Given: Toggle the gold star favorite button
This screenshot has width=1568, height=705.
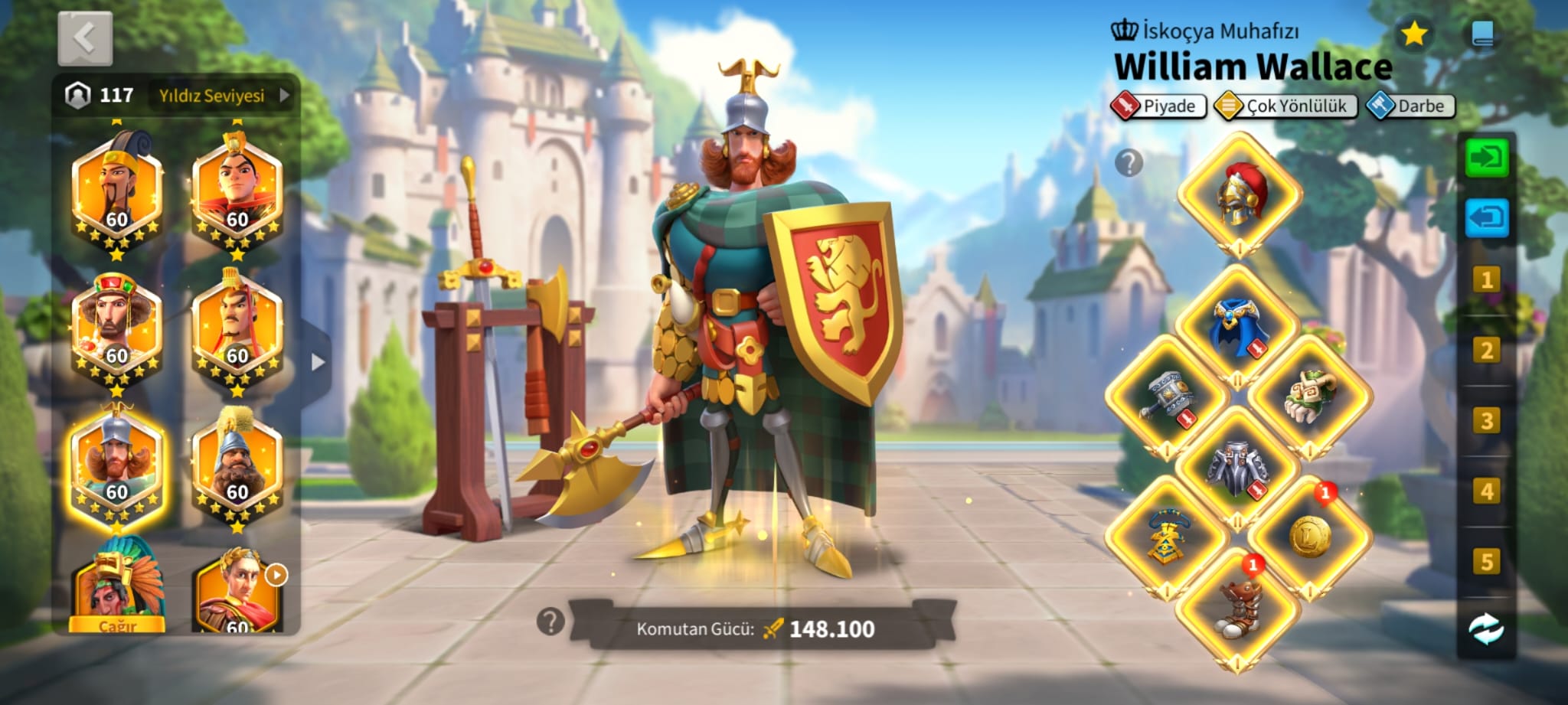Looking at the screenshot, I should (1413, 34).
